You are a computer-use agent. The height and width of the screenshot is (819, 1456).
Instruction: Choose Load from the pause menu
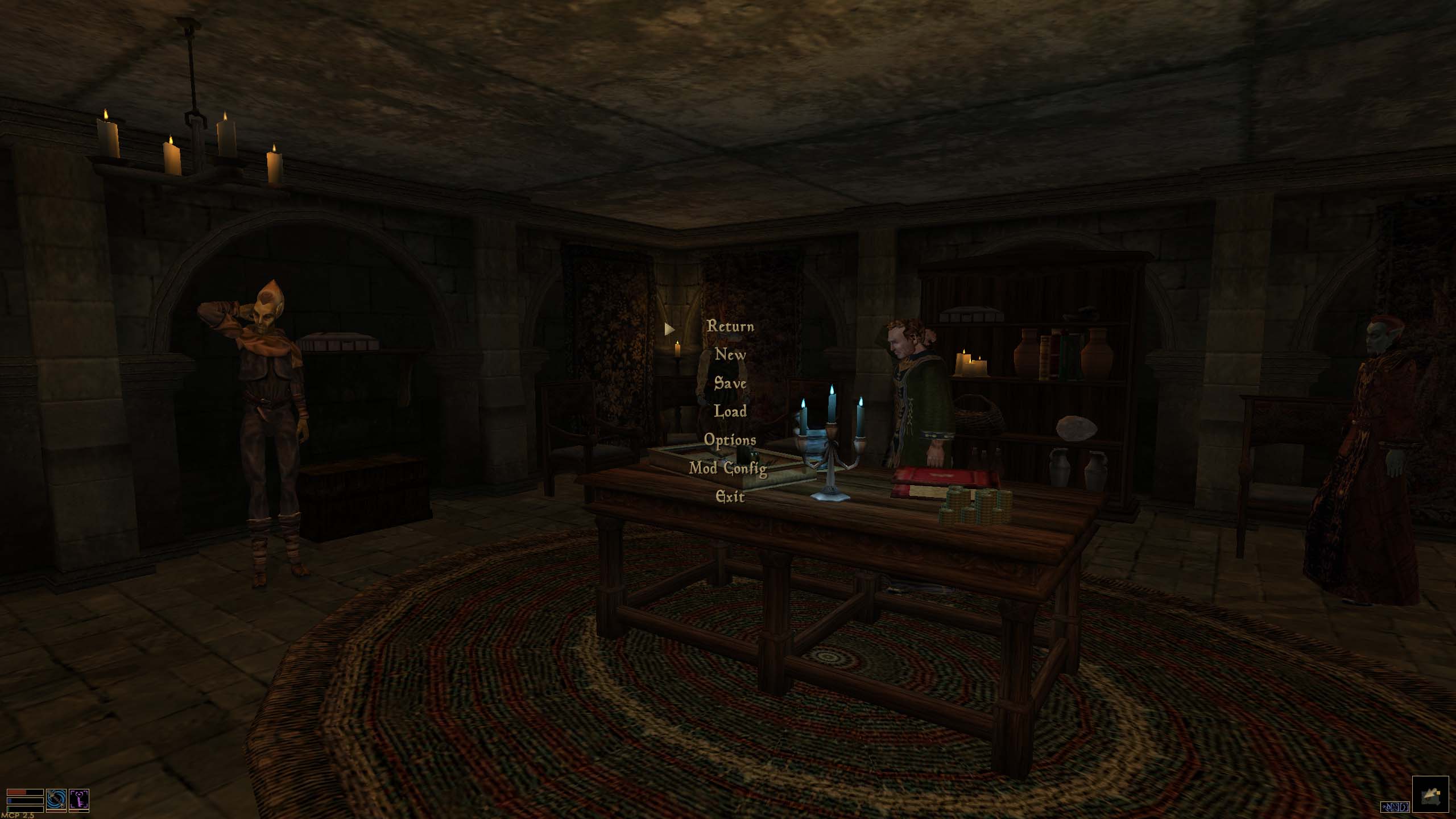pos(730,411)
